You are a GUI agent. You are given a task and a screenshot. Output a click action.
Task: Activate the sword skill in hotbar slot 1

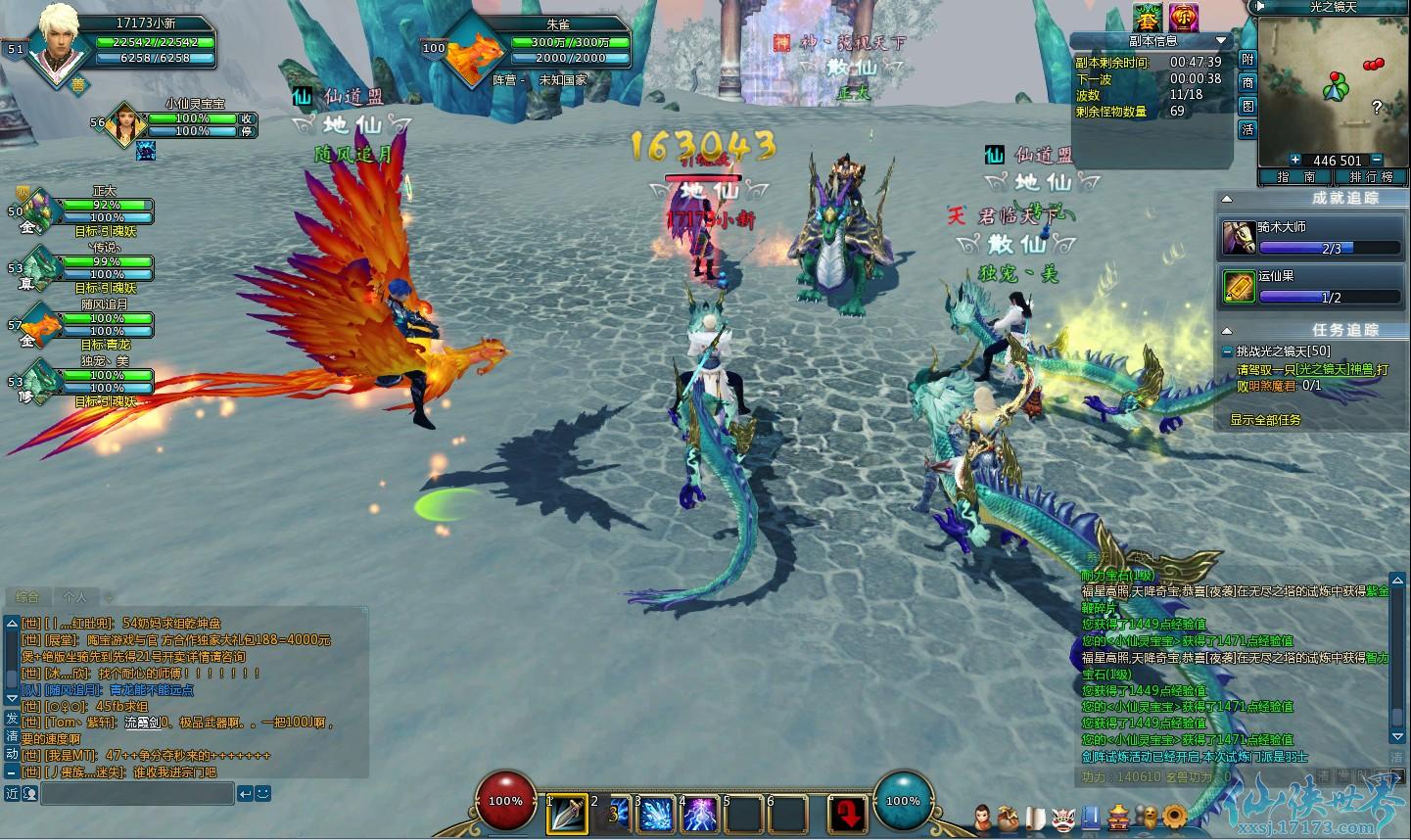(x=567, y=814)
